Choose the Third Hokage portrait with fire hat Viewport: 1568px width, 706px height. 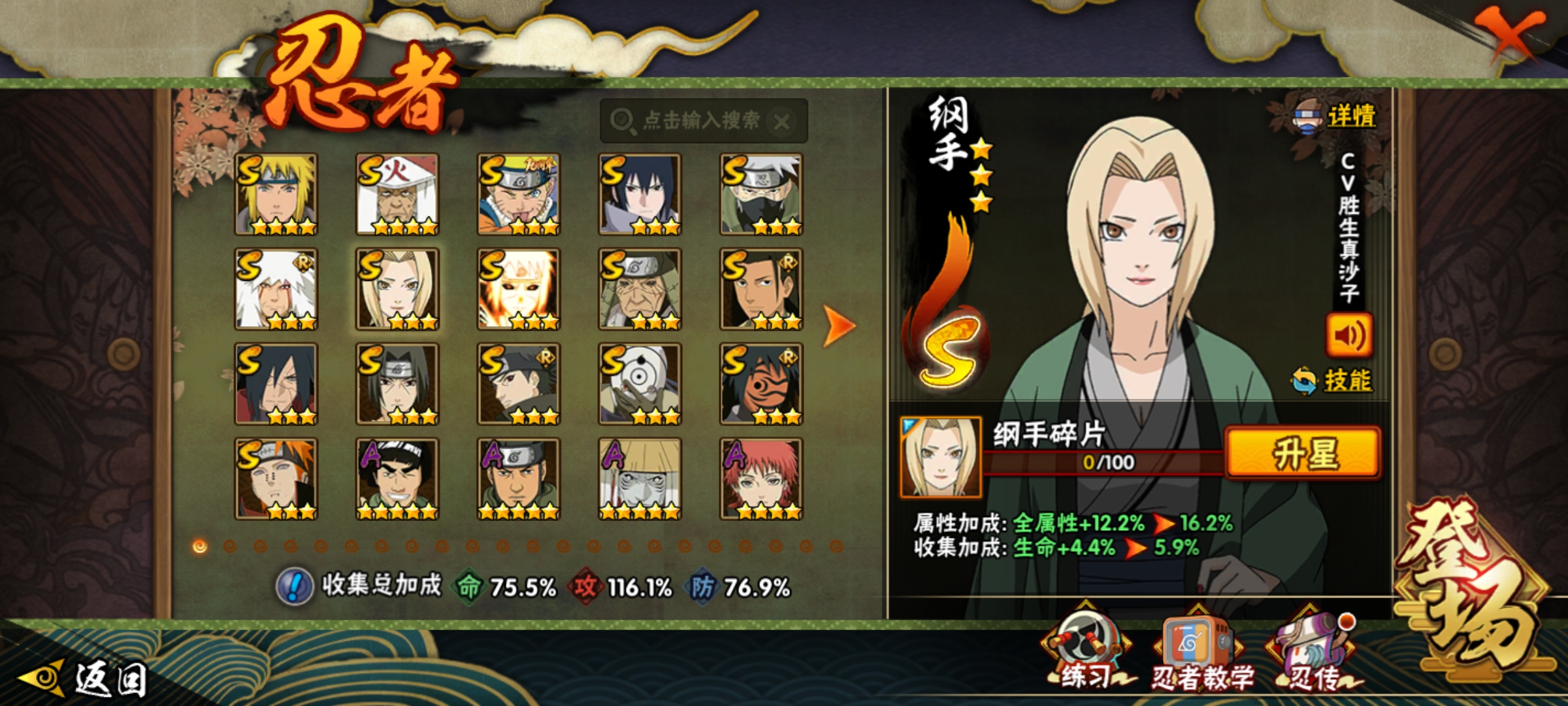coord(397,194)
